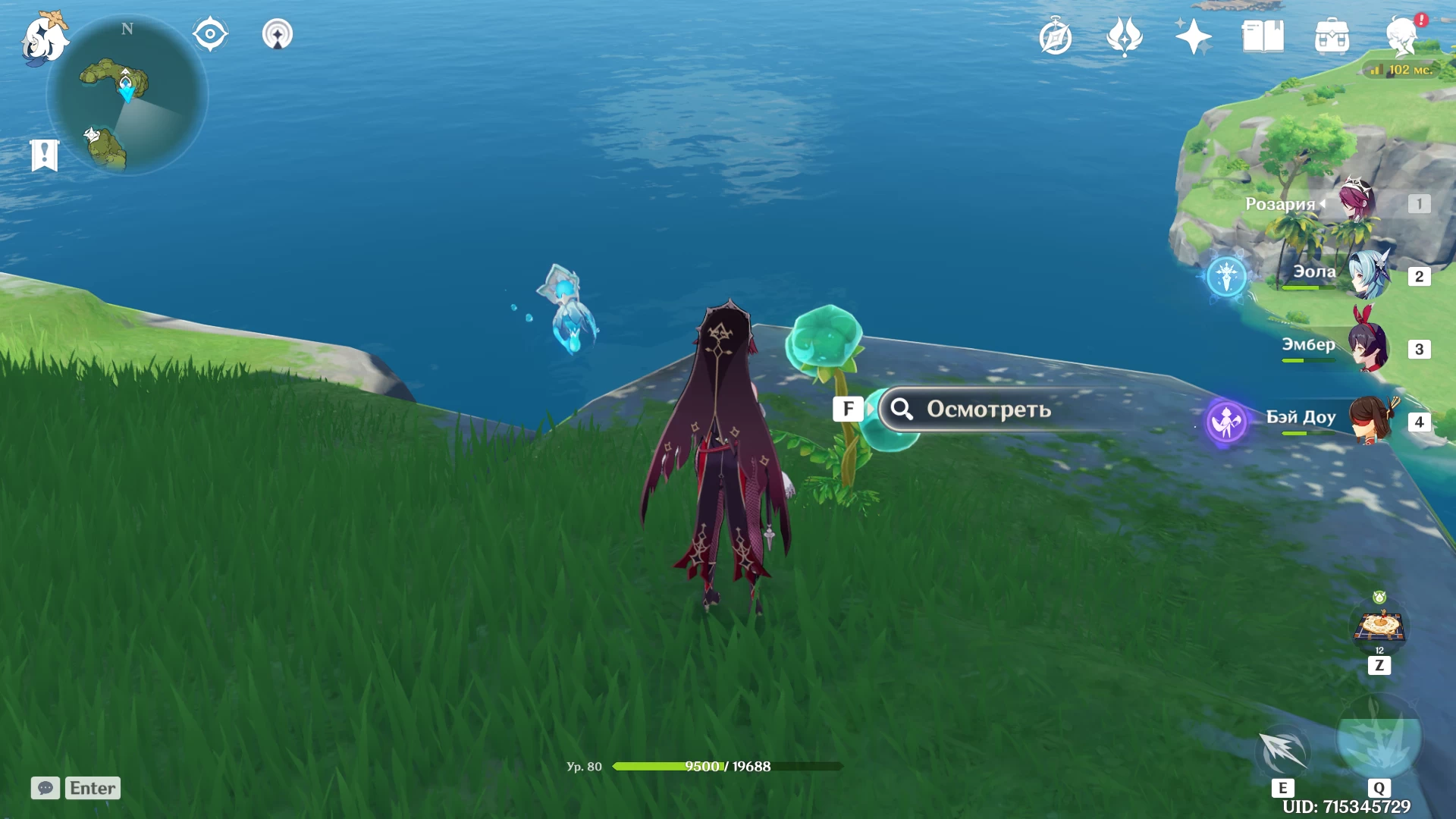1456x819 pixels.
Task: Use the food dish quick-item slot
Action: tap(1379, 627)
